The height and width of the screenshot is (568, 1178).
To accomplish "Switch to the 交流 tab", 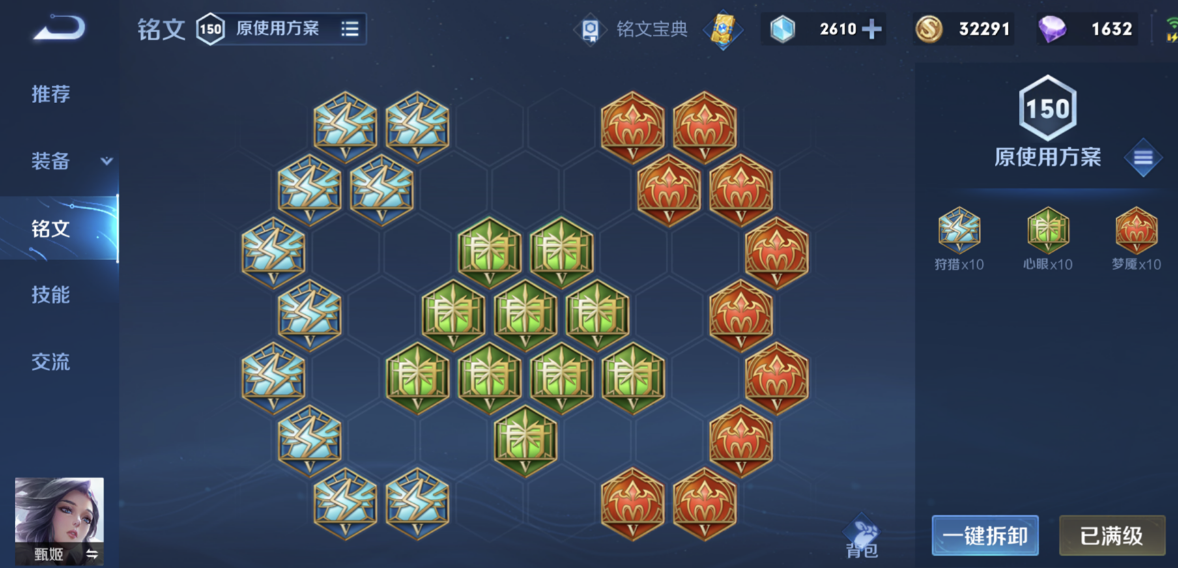I will [x=51, y=362].
